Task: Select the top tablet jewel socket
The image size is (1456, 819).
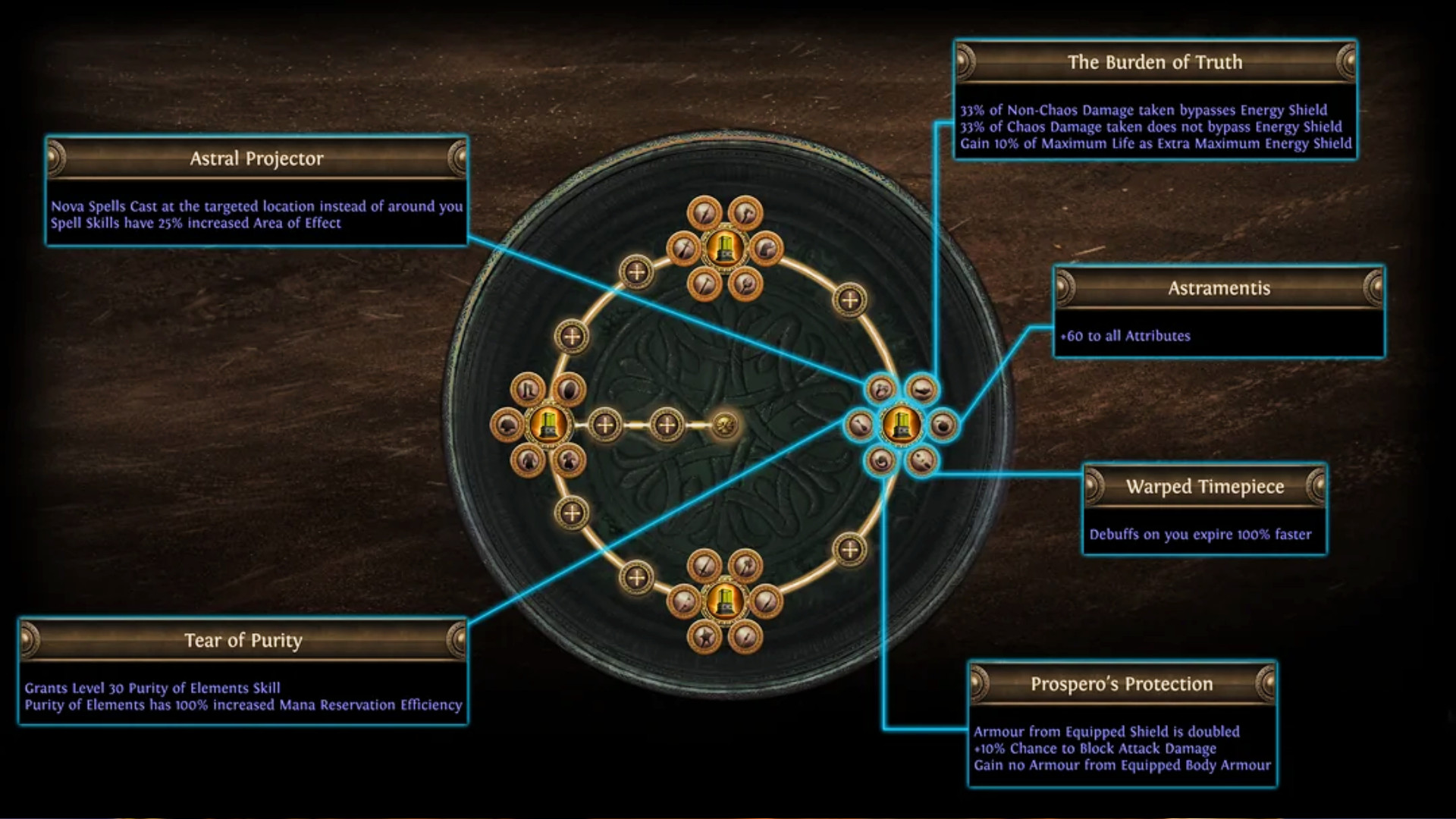Action: [726, 248]
